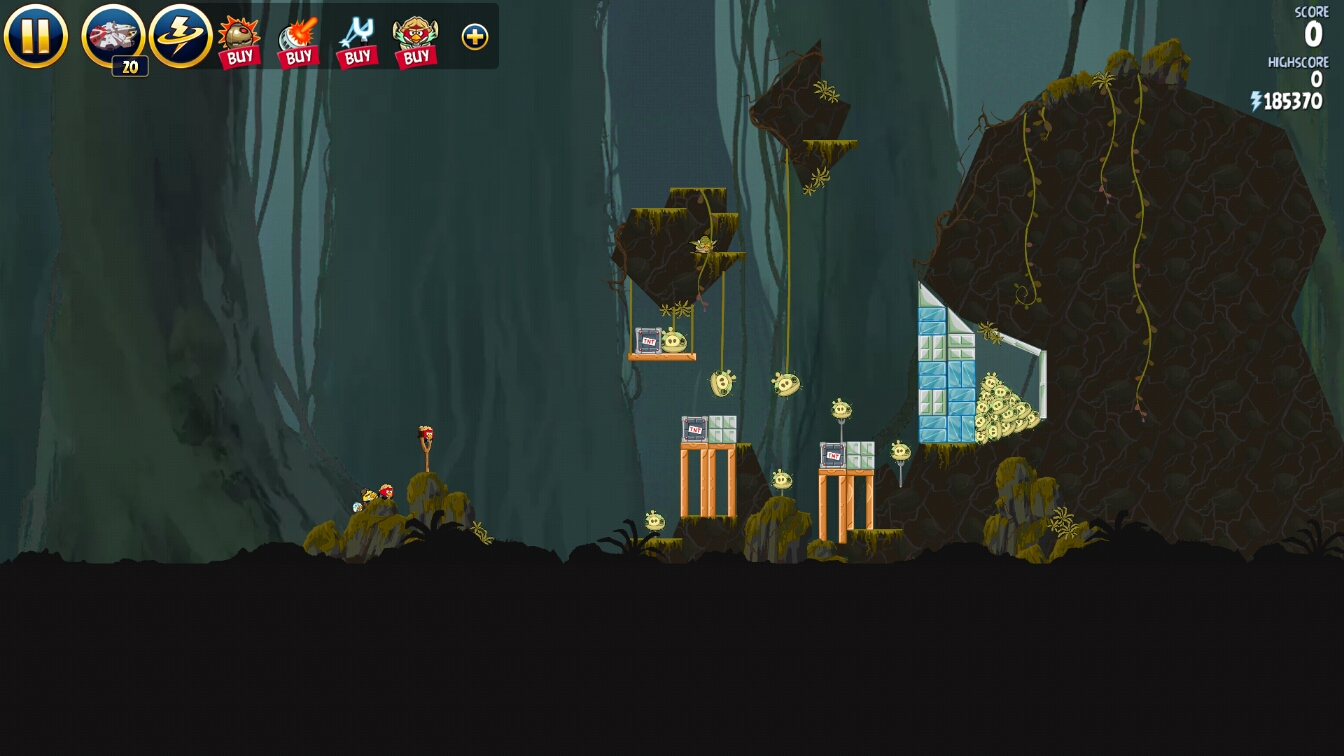Pause the game

click(x=35, y=36)
